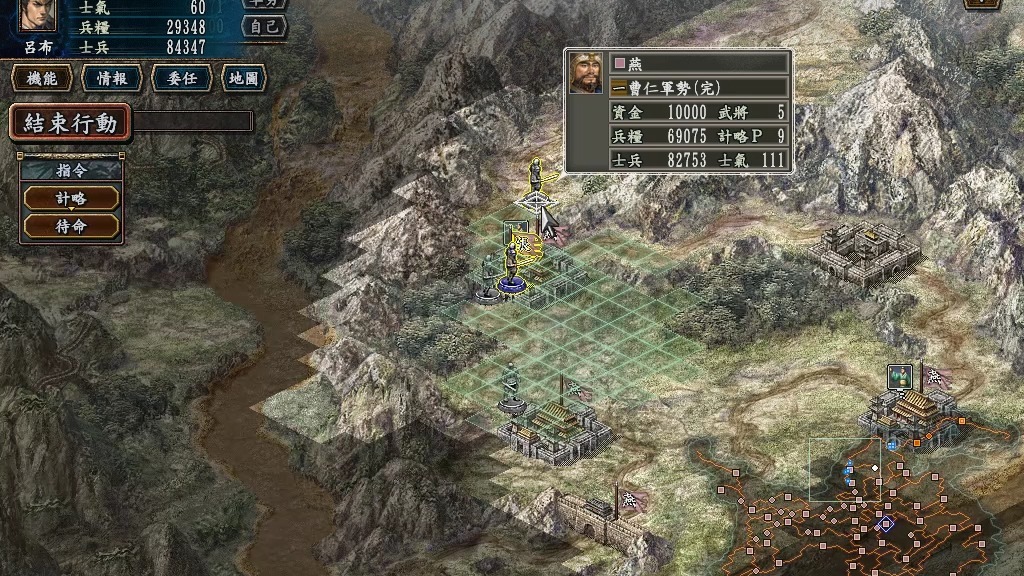Select the yellow-highlighted unit with the bow

coord(536,182)
